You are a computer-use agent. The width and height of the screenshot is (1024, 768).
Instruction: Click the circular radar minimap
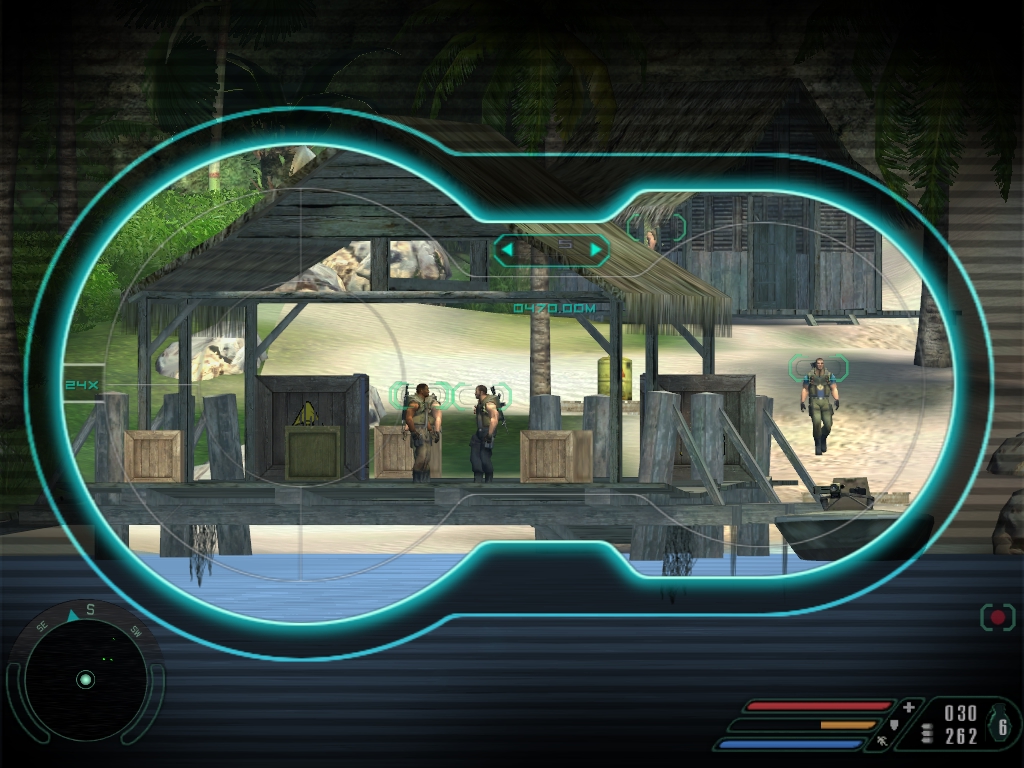click(x=86, y=680)
